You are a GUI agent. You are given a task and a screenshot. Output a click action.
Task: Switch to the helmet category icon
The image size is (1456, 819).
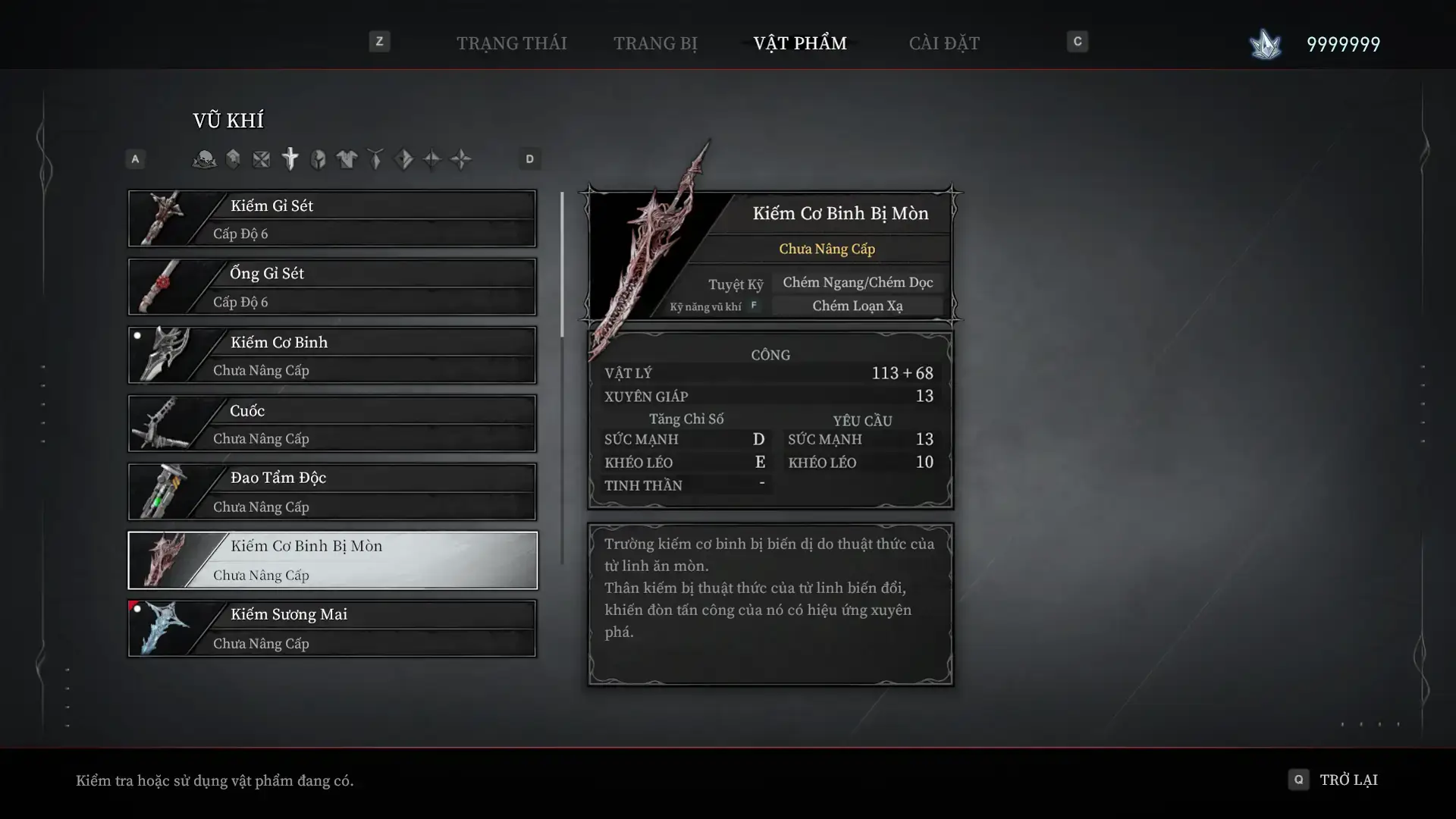pyautogui.click(x=318, y=159)
